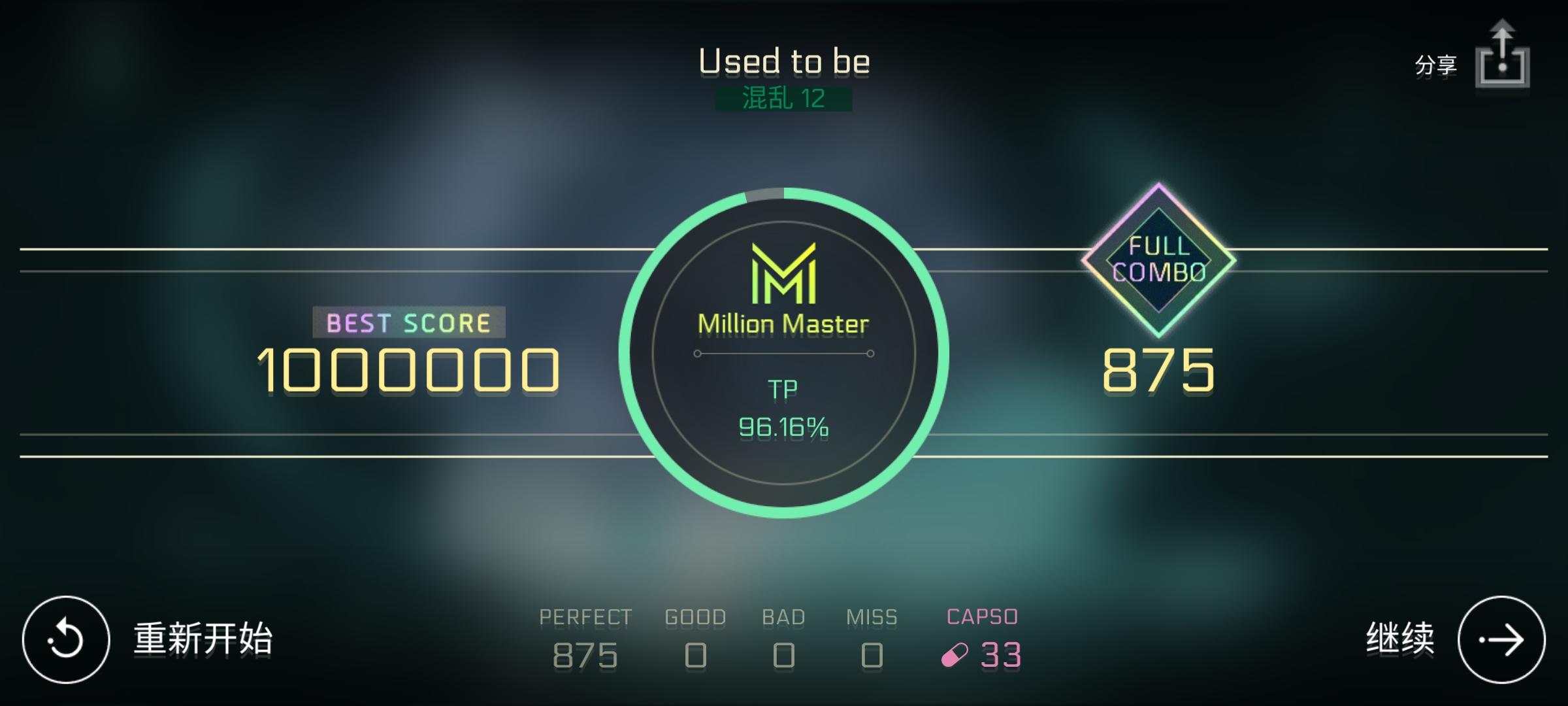Image resolution: width=1568 pixels, height=706 pixels.
Task: Open the share upload icon
Action: (1502, 61)
